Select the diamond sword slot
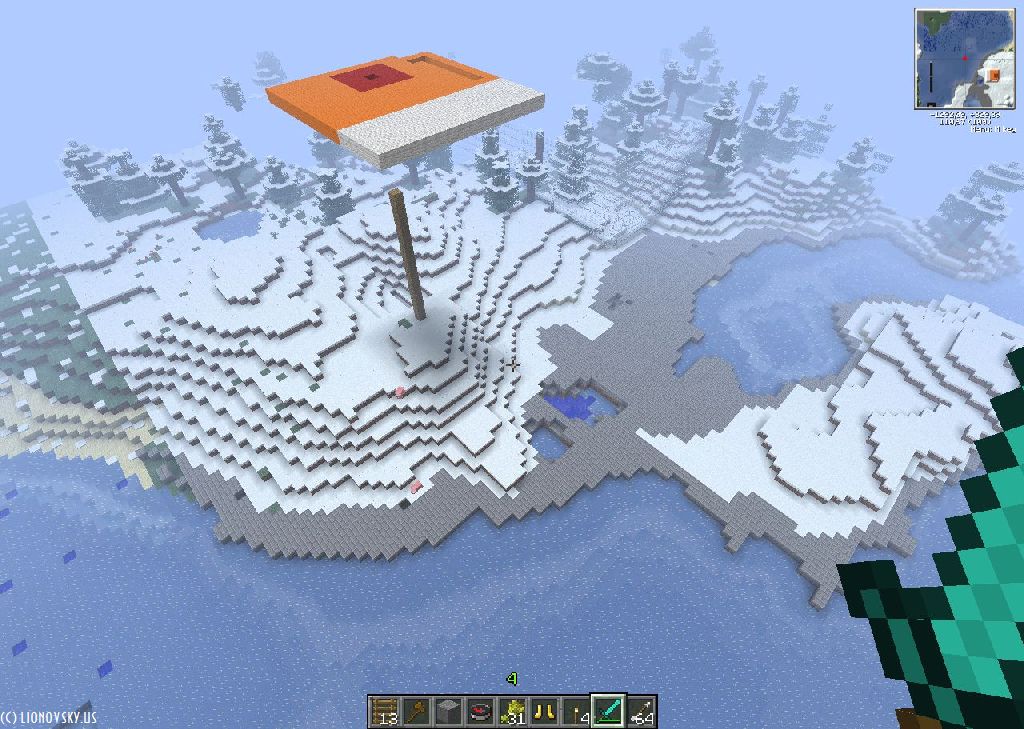The height and width of the screenshot is (729, 1024). 609,711
